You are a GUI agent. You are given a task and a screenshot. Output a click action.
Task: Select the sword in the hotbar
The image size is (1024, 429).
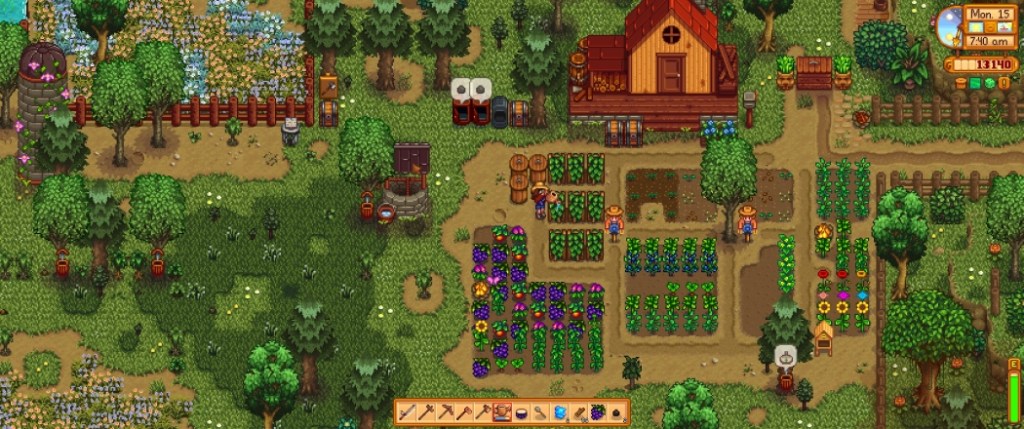point(407,412)
